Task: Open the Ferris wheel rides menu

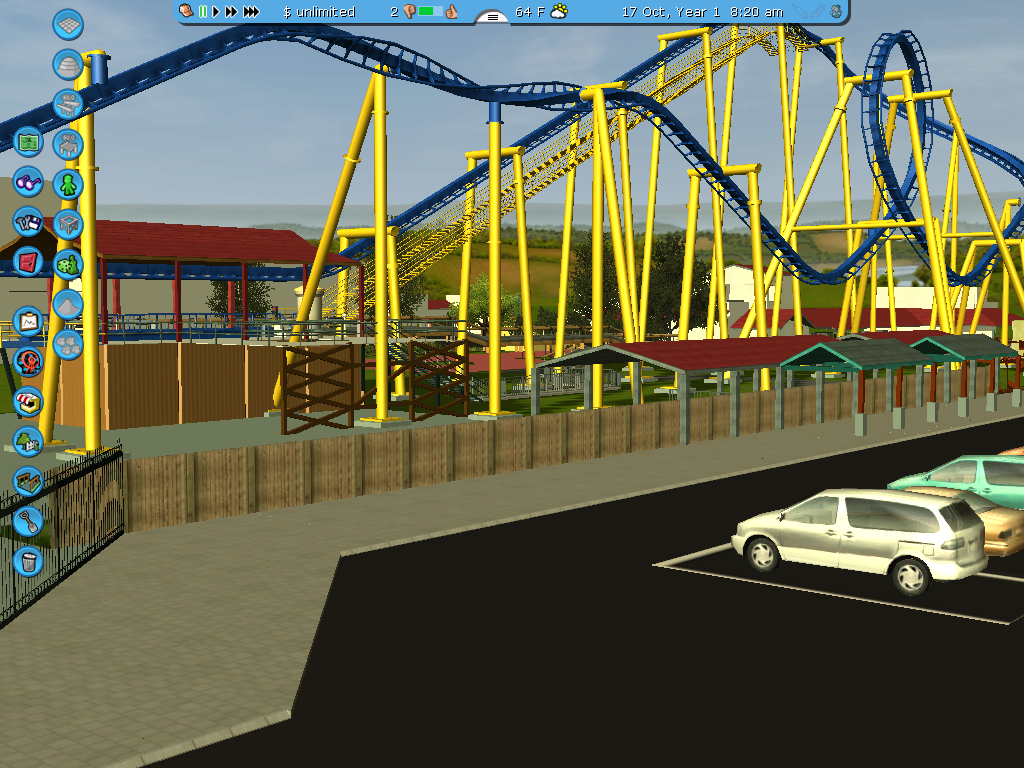Action: tap(28, 361)
